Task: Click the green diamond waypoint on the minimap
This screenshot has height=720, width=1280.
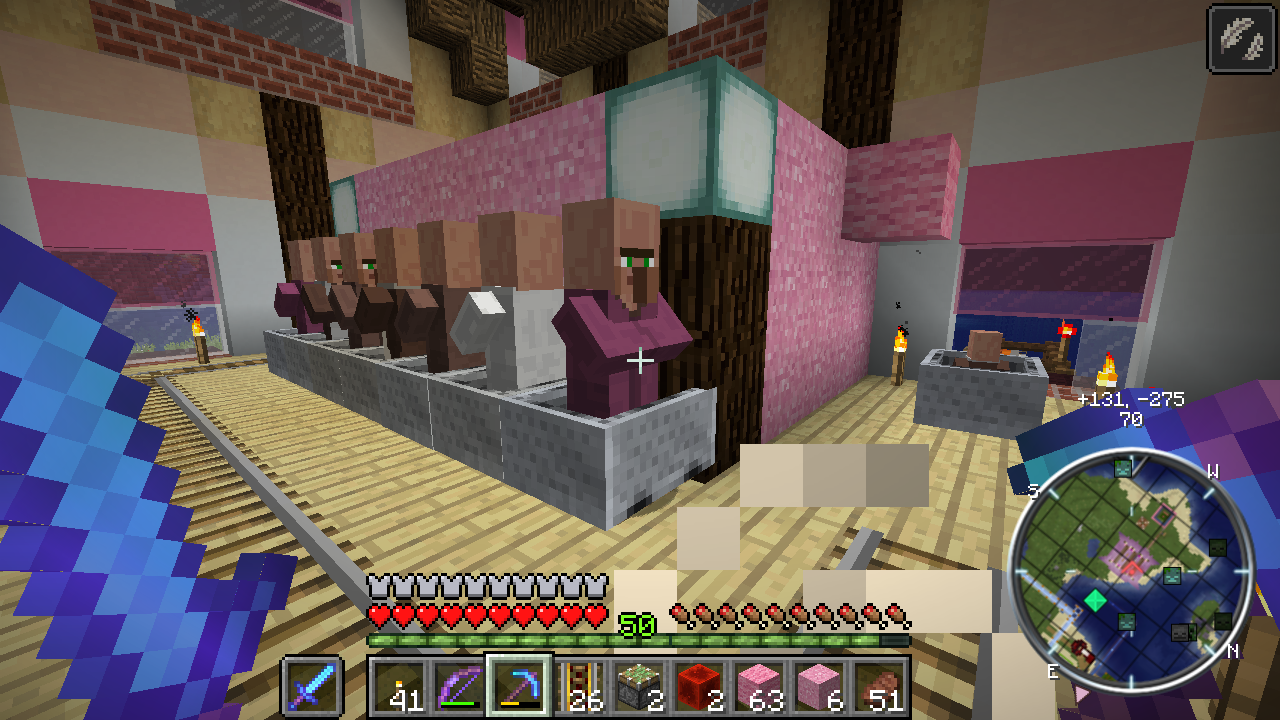Action: (x=1095, y=599)
